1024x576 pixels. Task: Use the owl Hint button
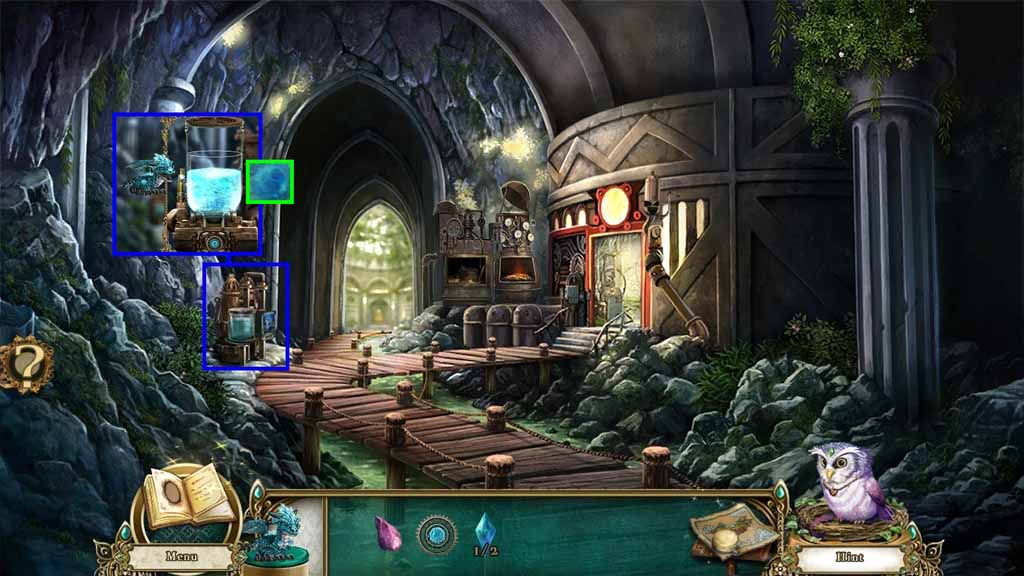point(846,555)
